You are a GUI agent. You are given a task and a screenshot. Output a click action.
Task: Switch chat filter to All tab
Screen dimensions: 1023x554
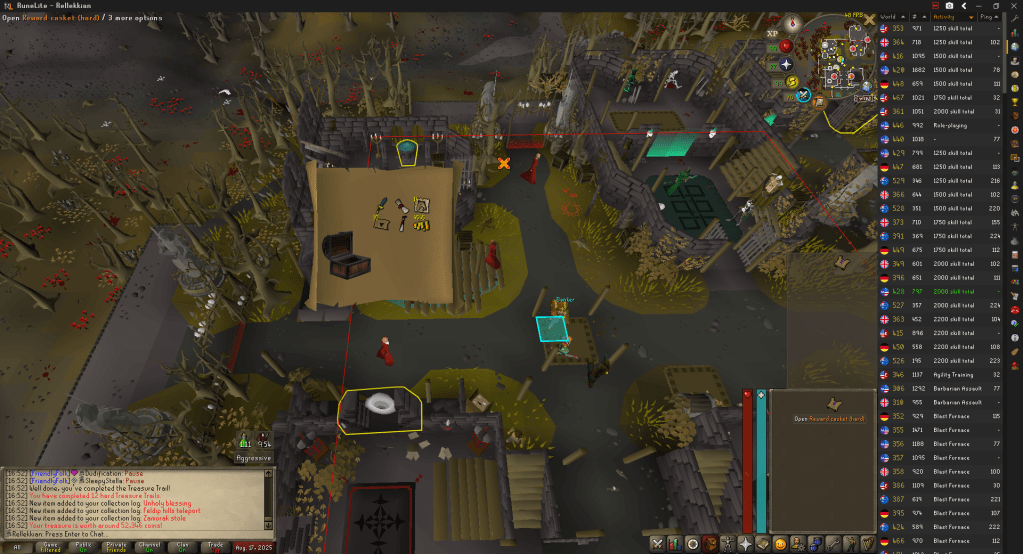[x=17, y=546]
